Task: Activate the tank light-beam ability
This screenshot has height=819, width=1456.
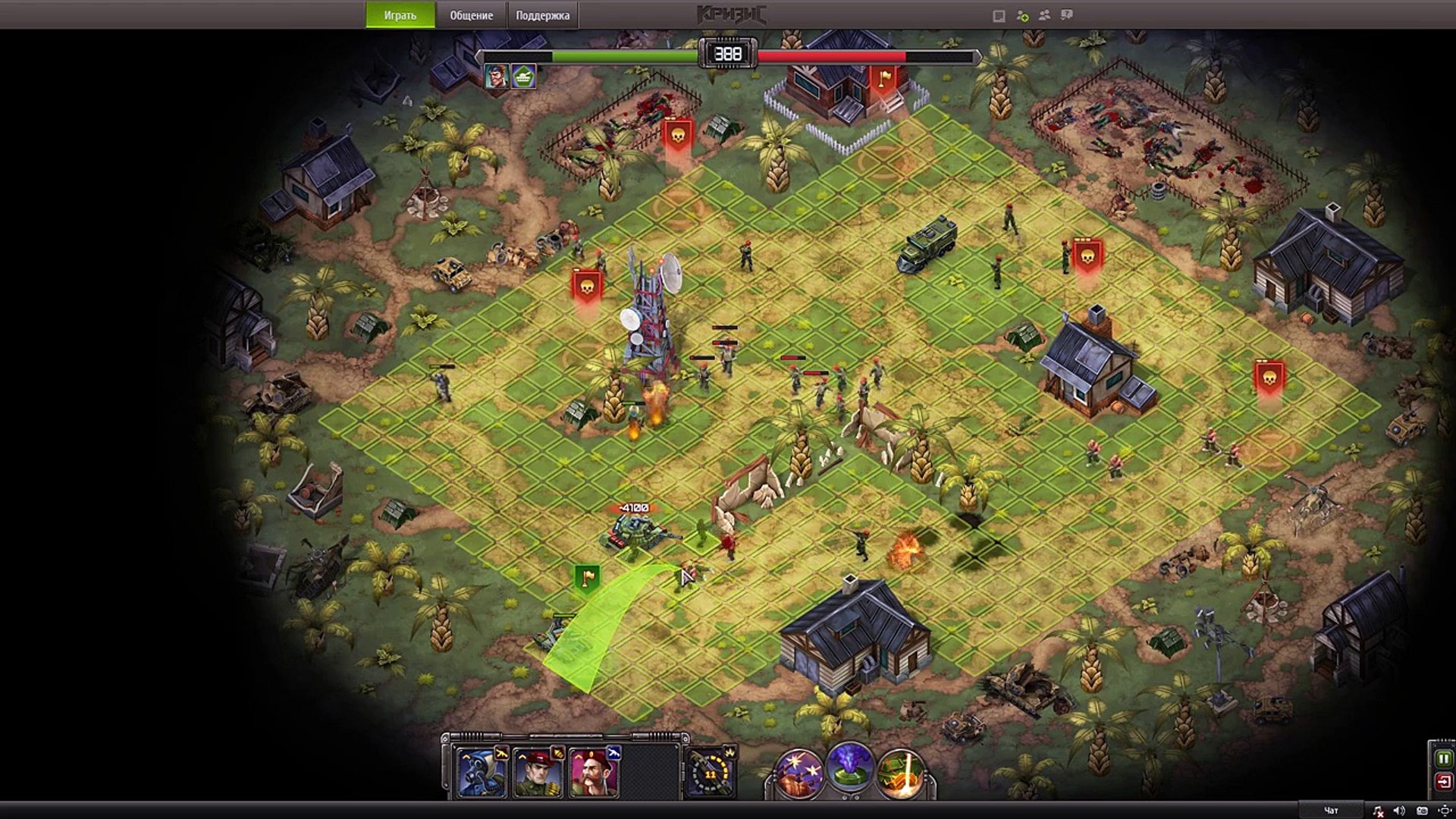Action: (x=901, y=772)
